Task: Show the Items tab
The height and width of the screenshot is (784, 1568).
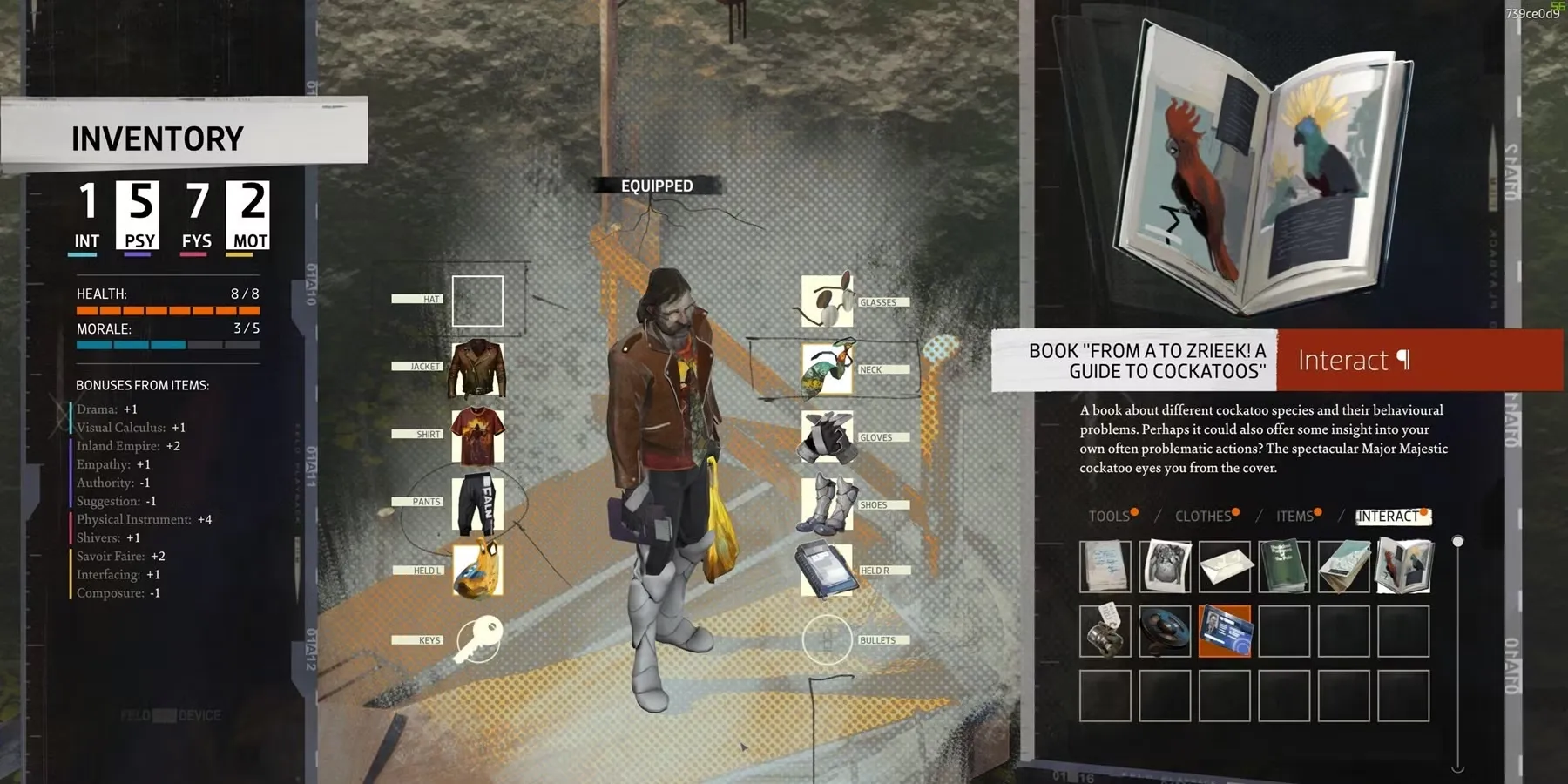Action: pos(1294,517)
